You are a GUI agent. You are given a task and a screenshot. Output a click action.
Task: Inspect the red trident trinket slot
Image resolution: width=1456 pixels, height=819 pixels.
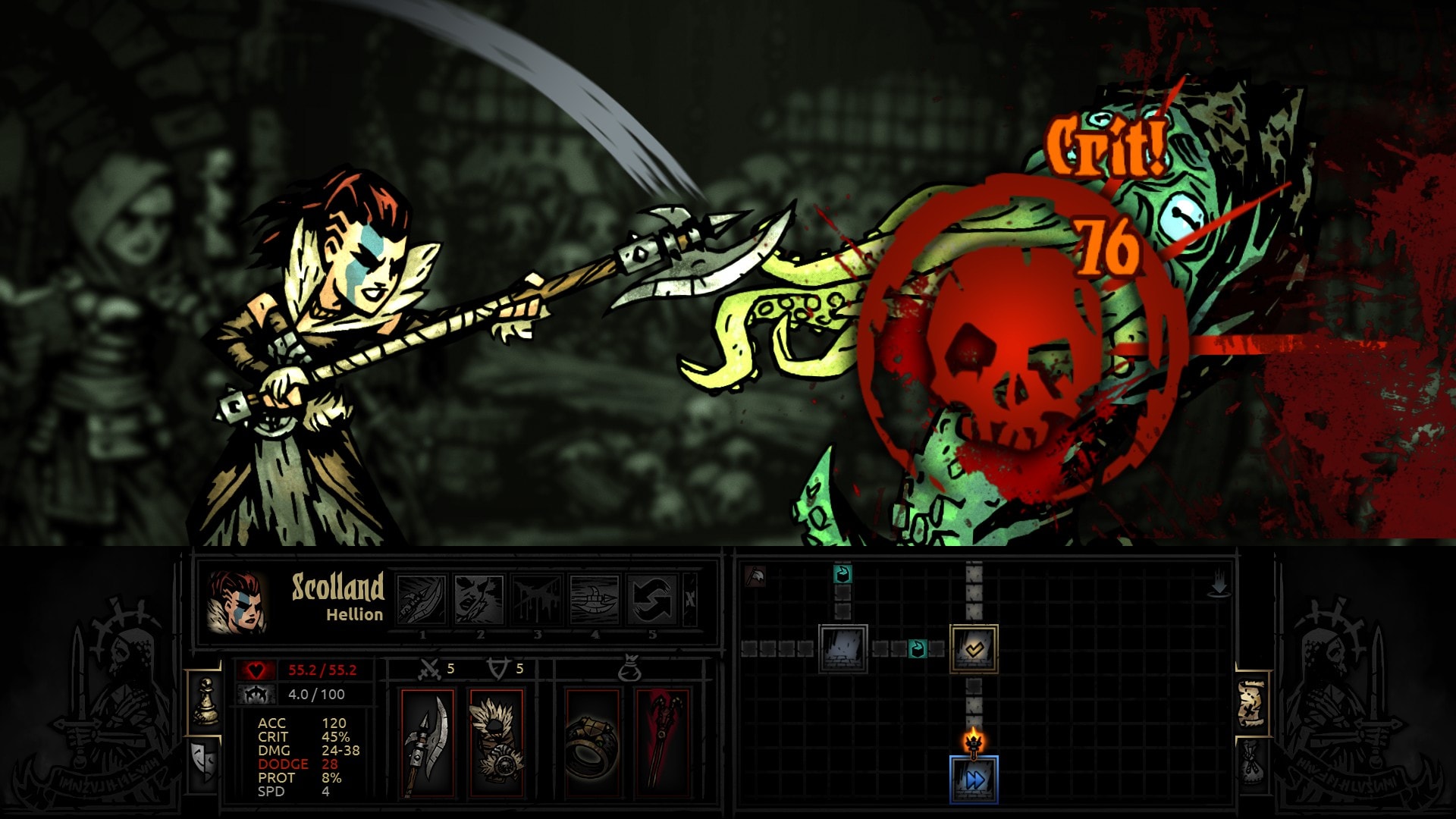click(662, 743)
